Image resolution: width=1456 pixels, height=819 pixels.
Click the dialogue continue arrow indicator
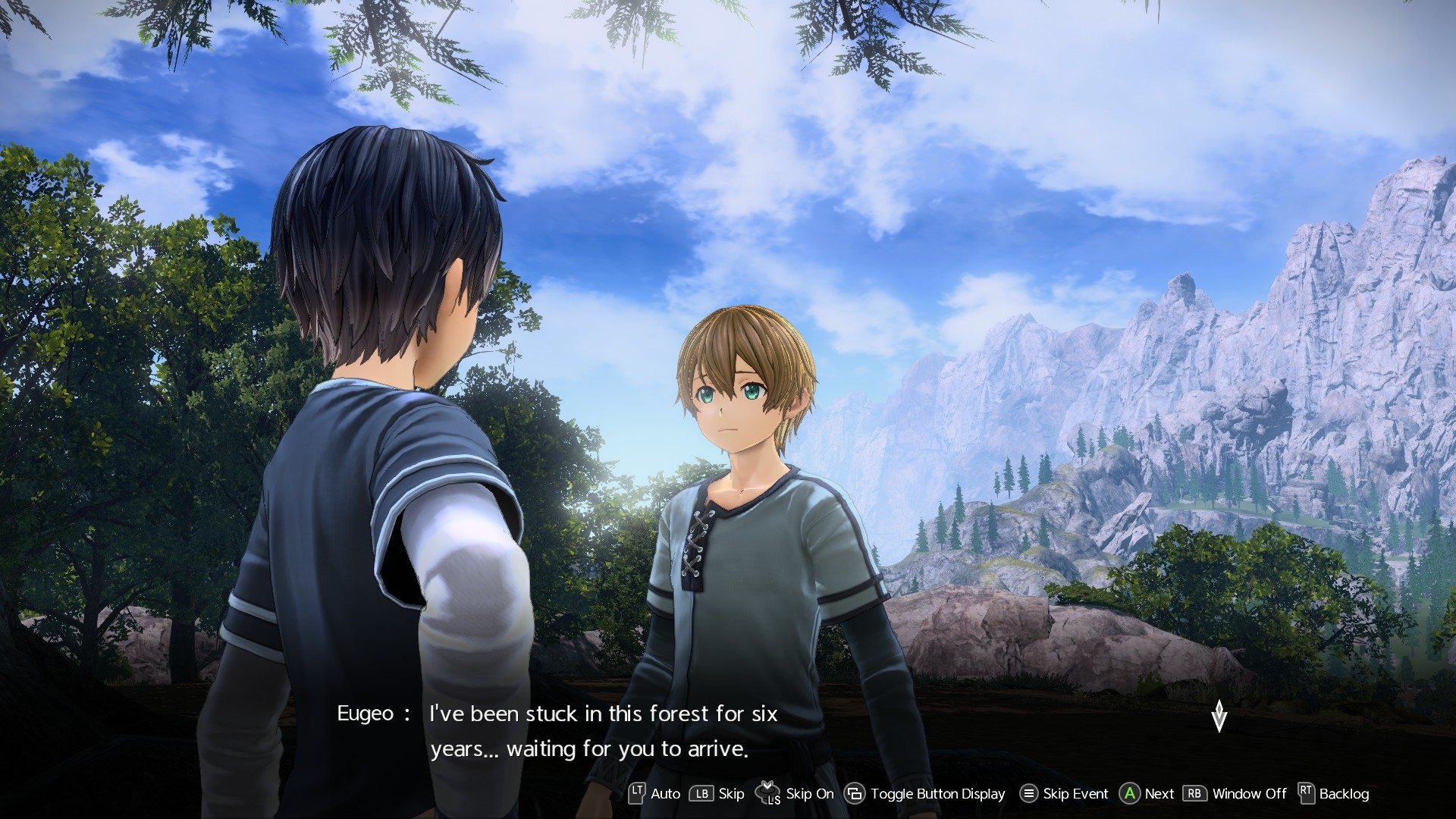(1219, 716)
